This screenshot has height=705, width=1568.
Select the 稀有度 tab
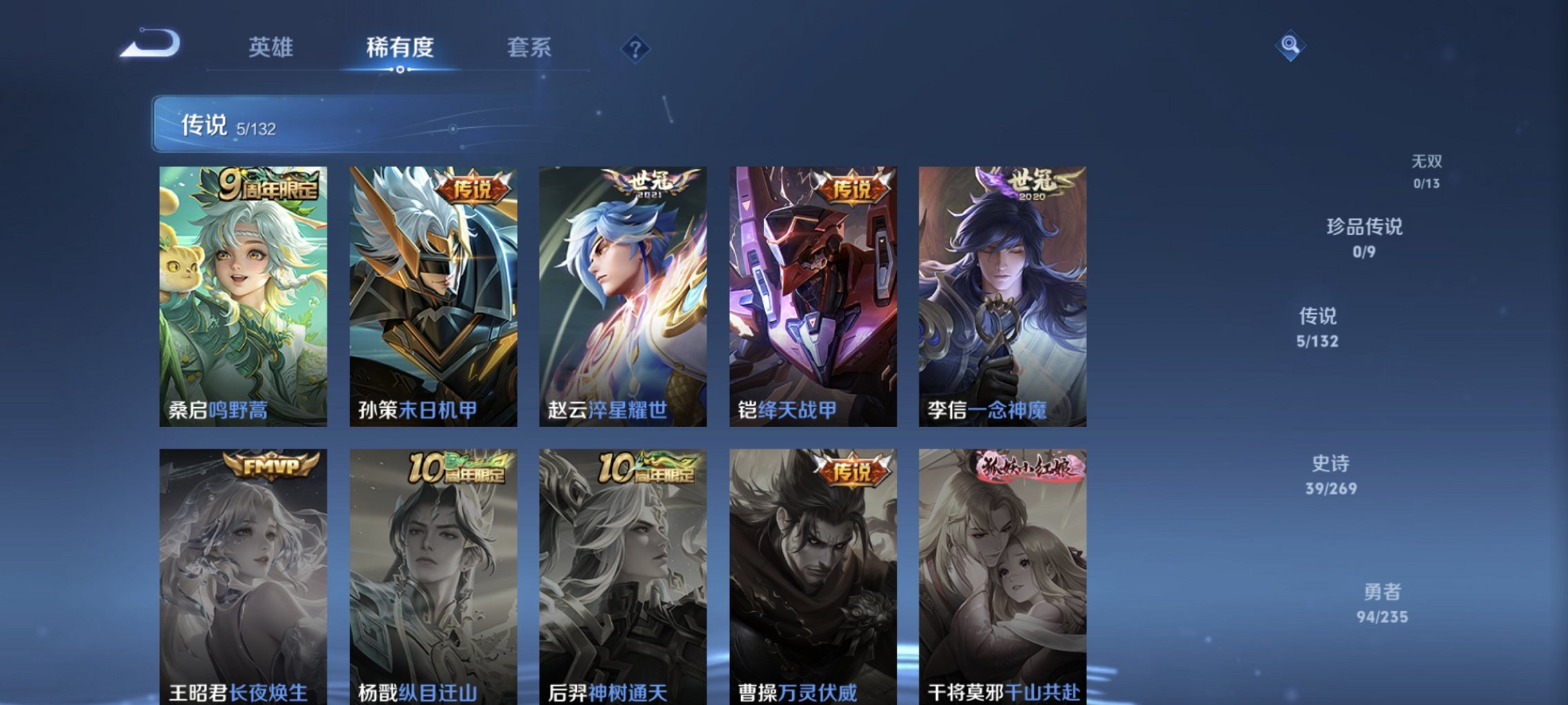pyautogui.click(x=399, y=48)
